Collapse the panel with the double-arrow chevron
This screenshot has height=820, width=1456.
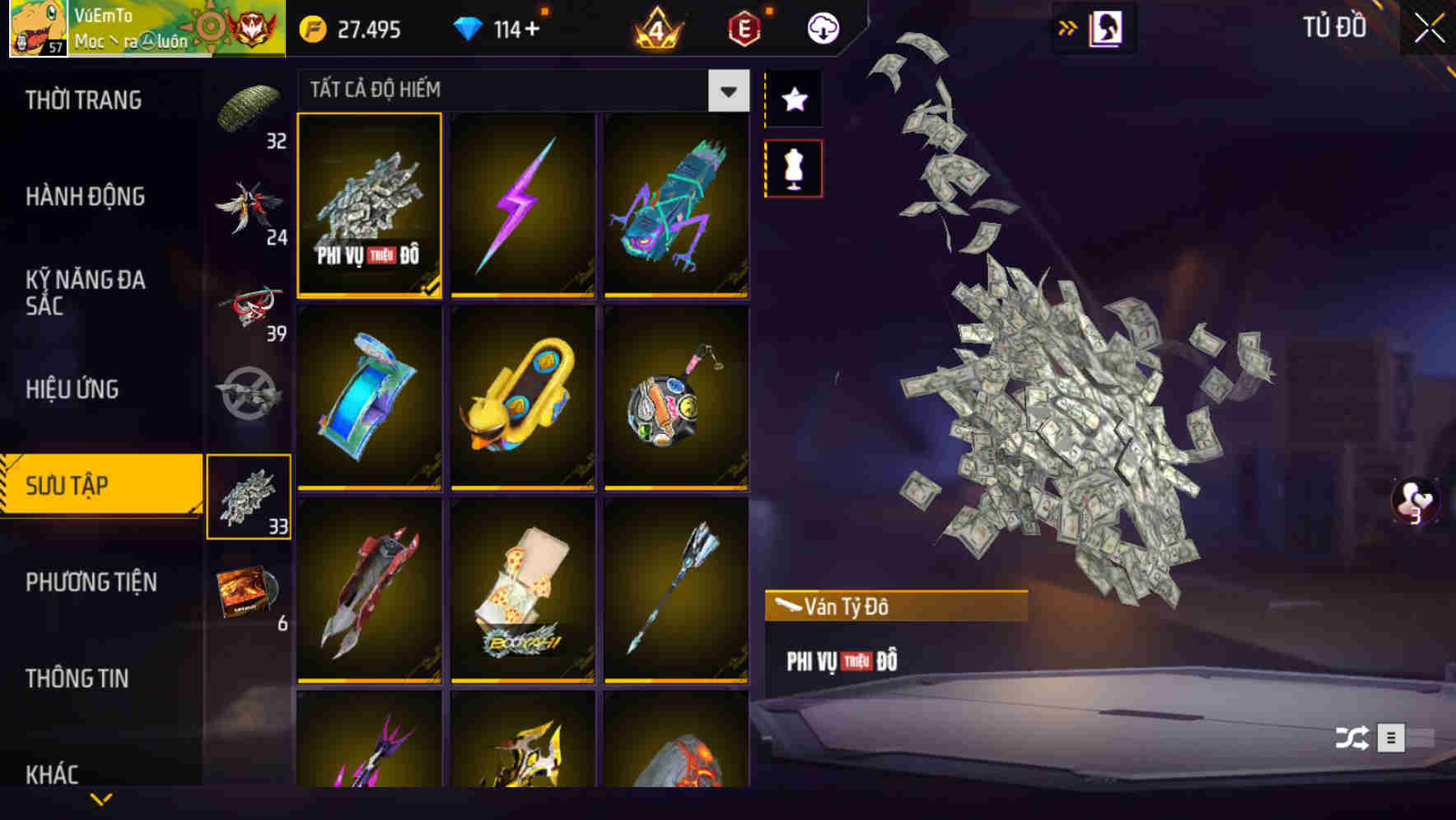1068,26
